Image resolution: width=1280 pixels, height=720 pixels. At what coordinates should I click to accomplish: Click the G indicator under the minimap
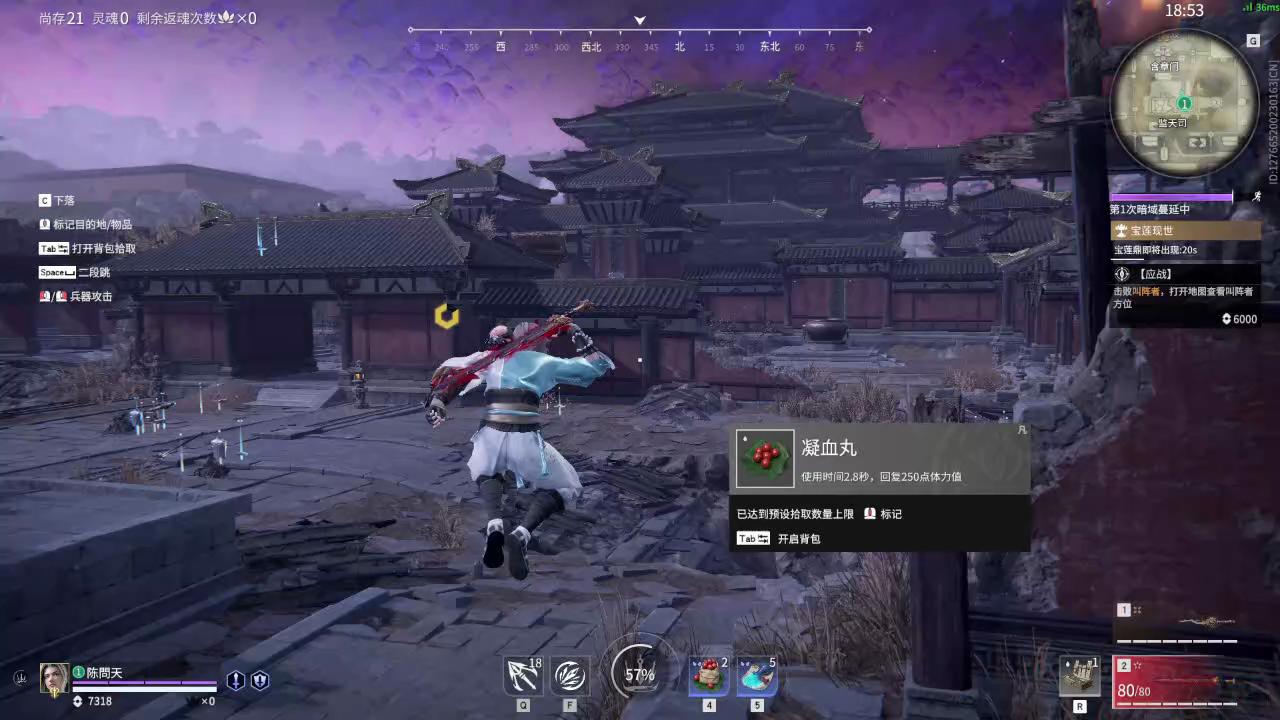tap(1253, 41)
